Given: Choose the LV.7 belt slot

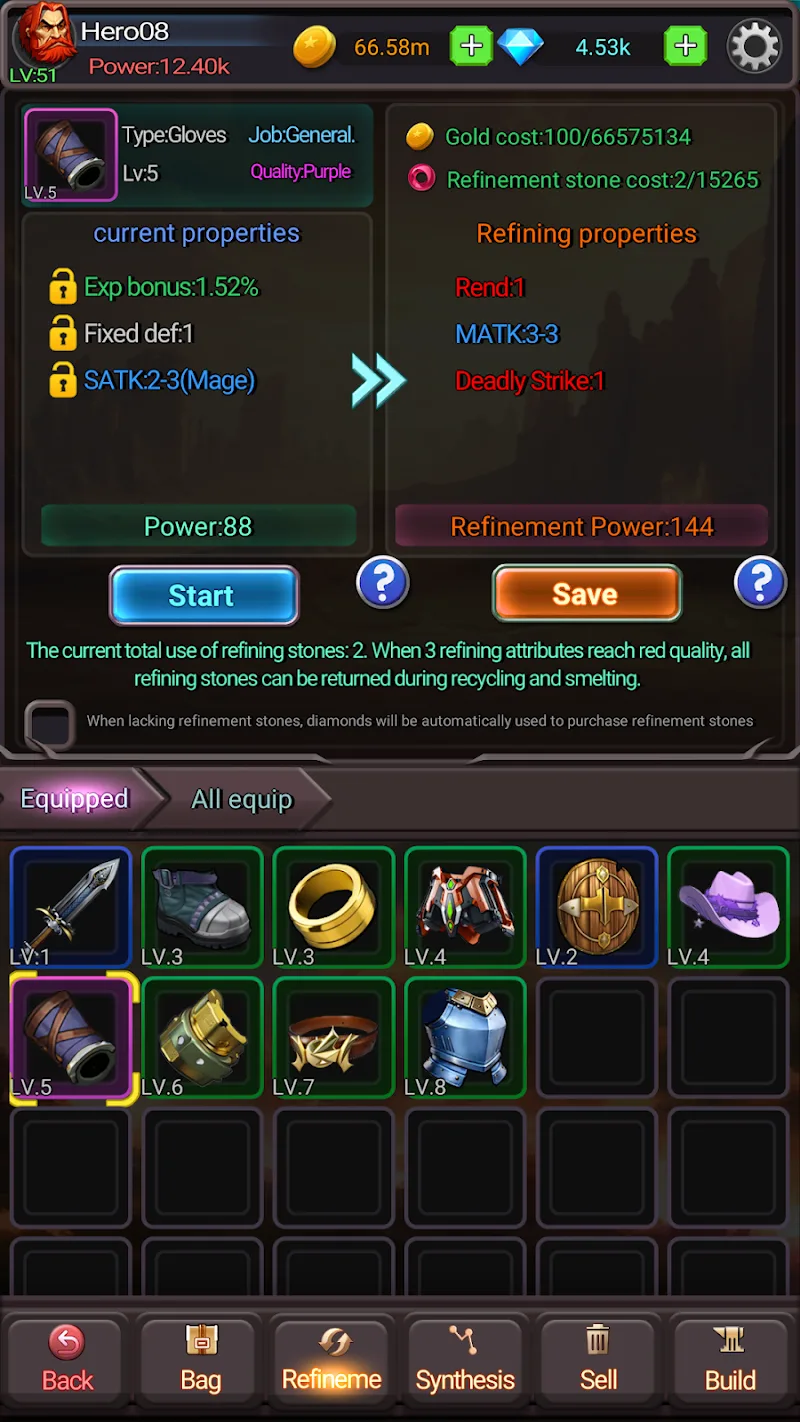Looking at the screenshot, I should pyautogui.click(x=333, y=1039).
